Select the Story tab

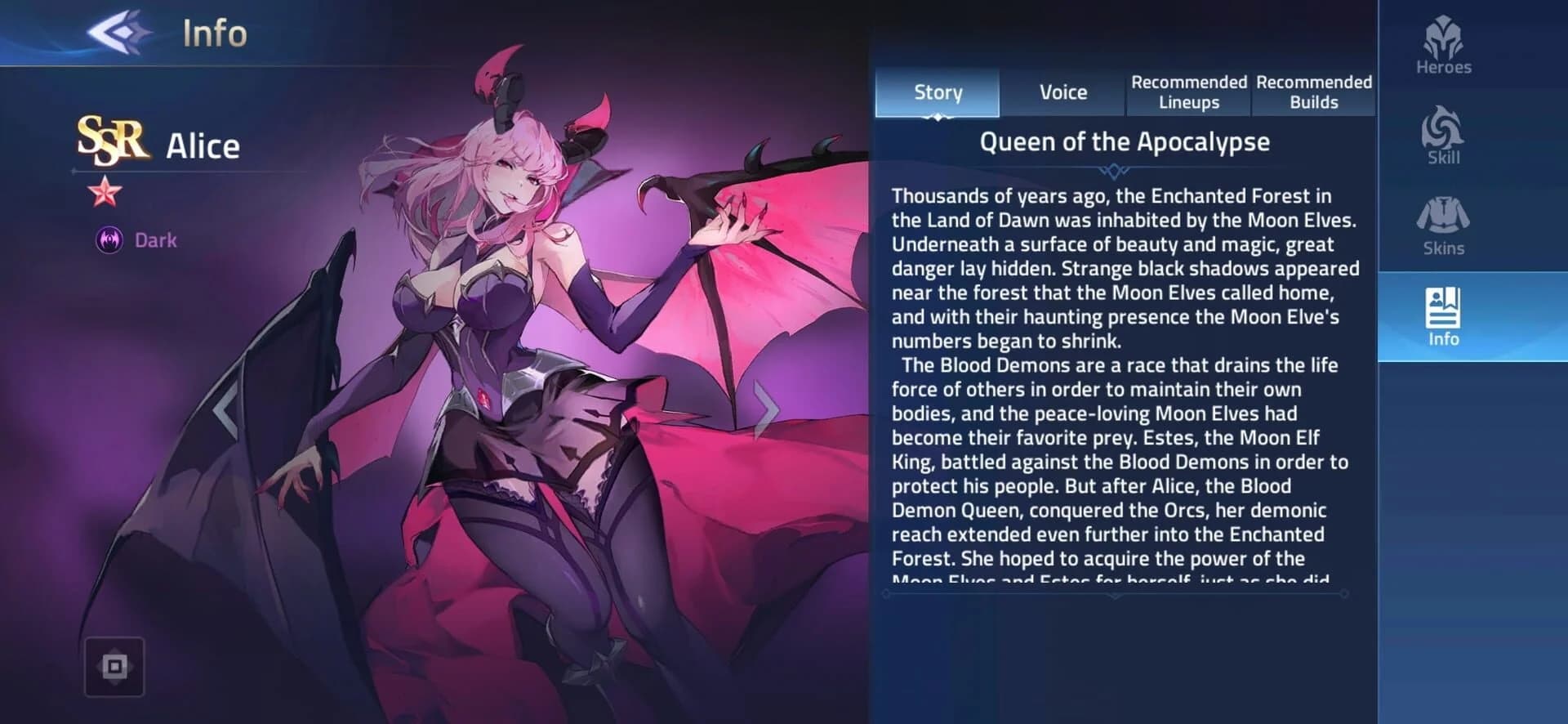tap(937, 92)
